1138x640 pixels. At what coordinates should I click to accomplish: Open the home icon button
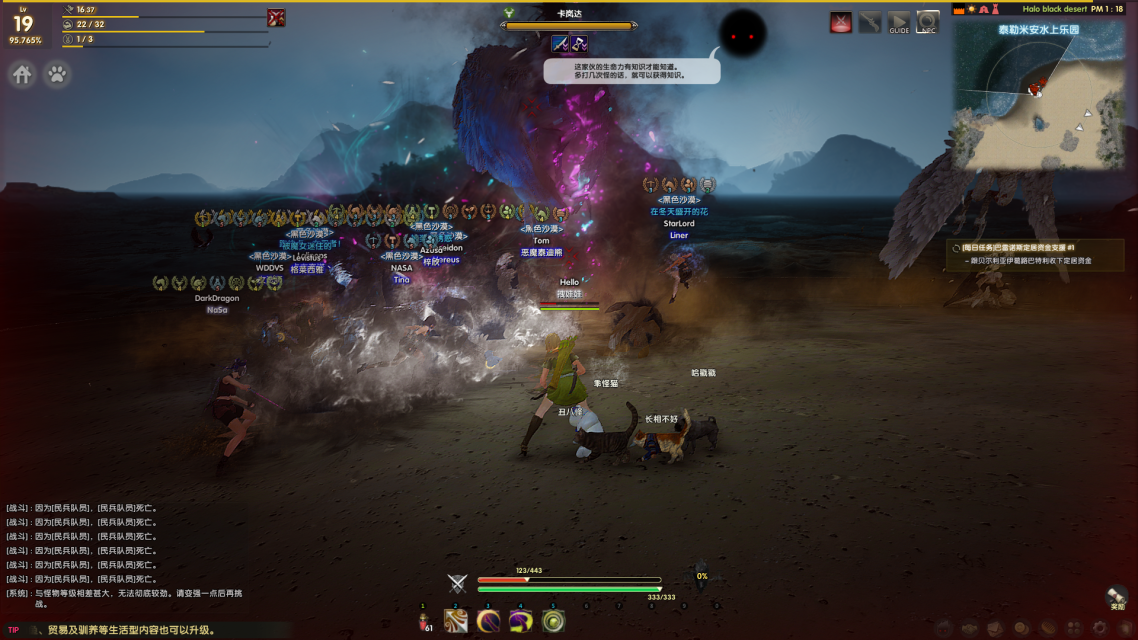(x=23, y=75)
